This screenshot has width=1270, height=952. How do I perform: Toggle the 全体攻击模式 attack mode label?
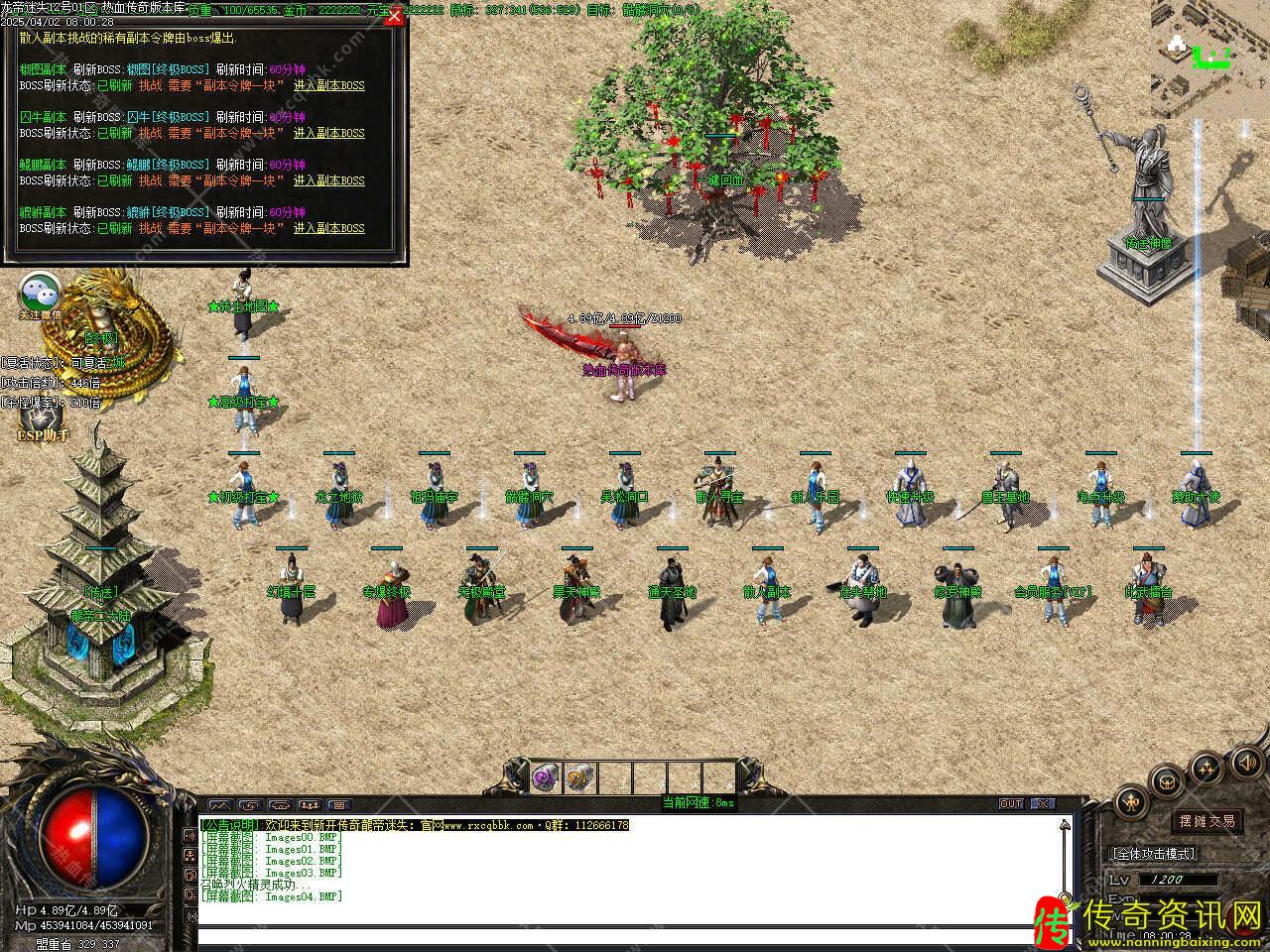[x=1155, y=853]
